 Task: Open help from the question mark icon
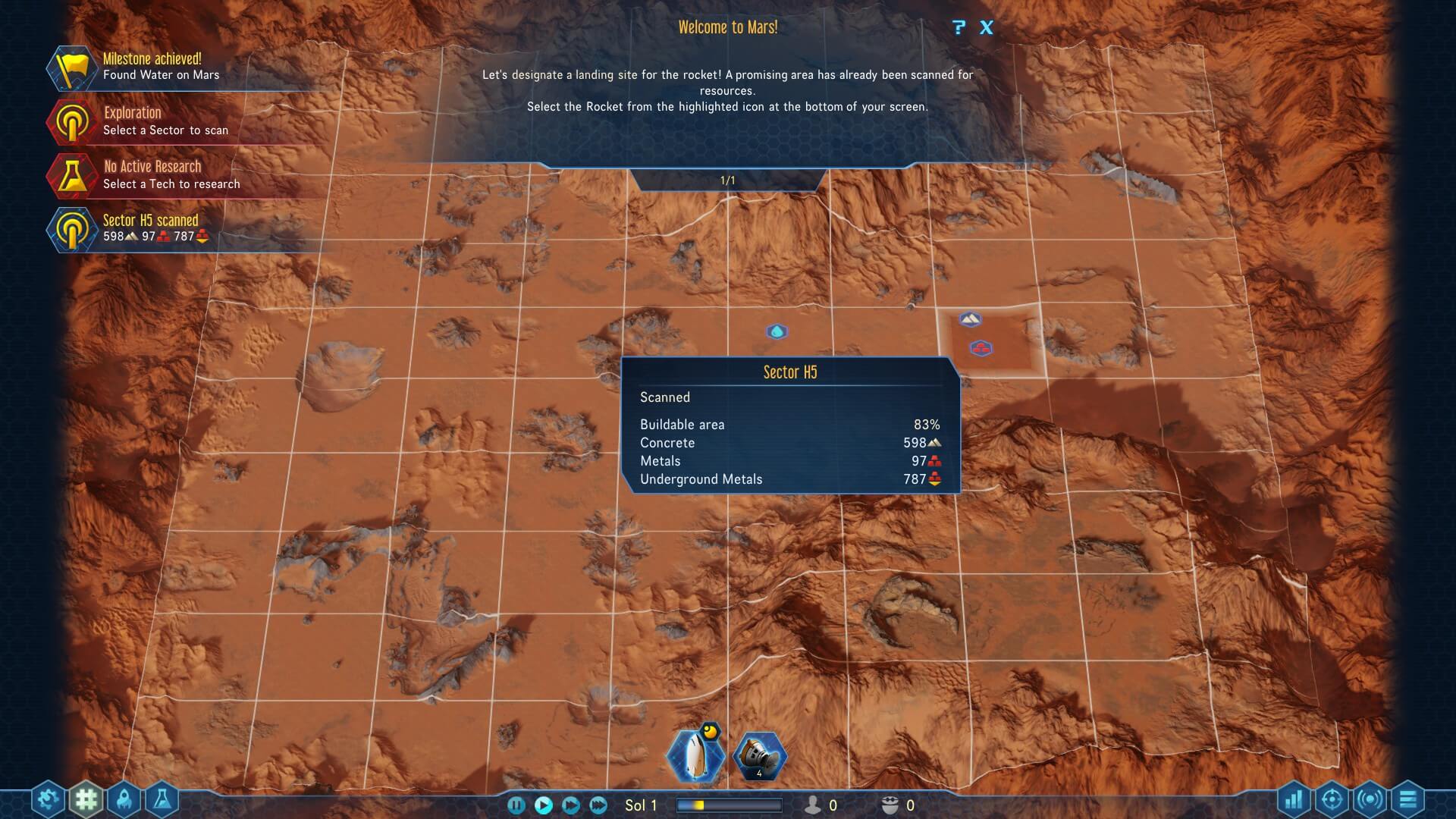click(959, 28)
